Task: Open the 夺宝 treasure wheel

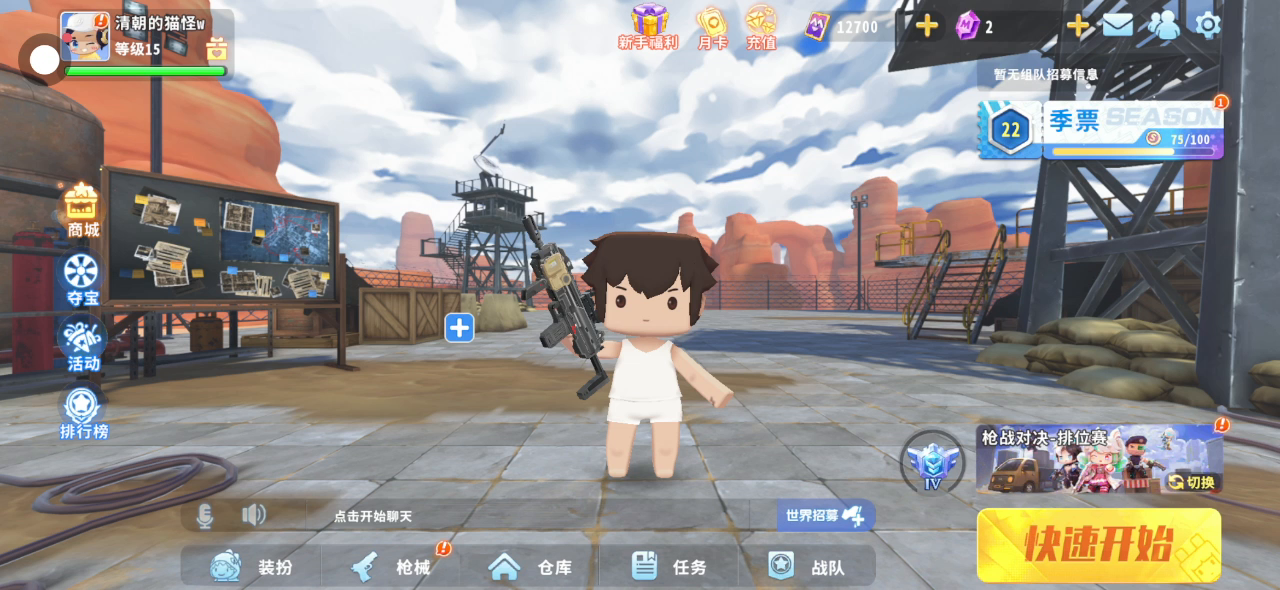Action: pos(82,279)
